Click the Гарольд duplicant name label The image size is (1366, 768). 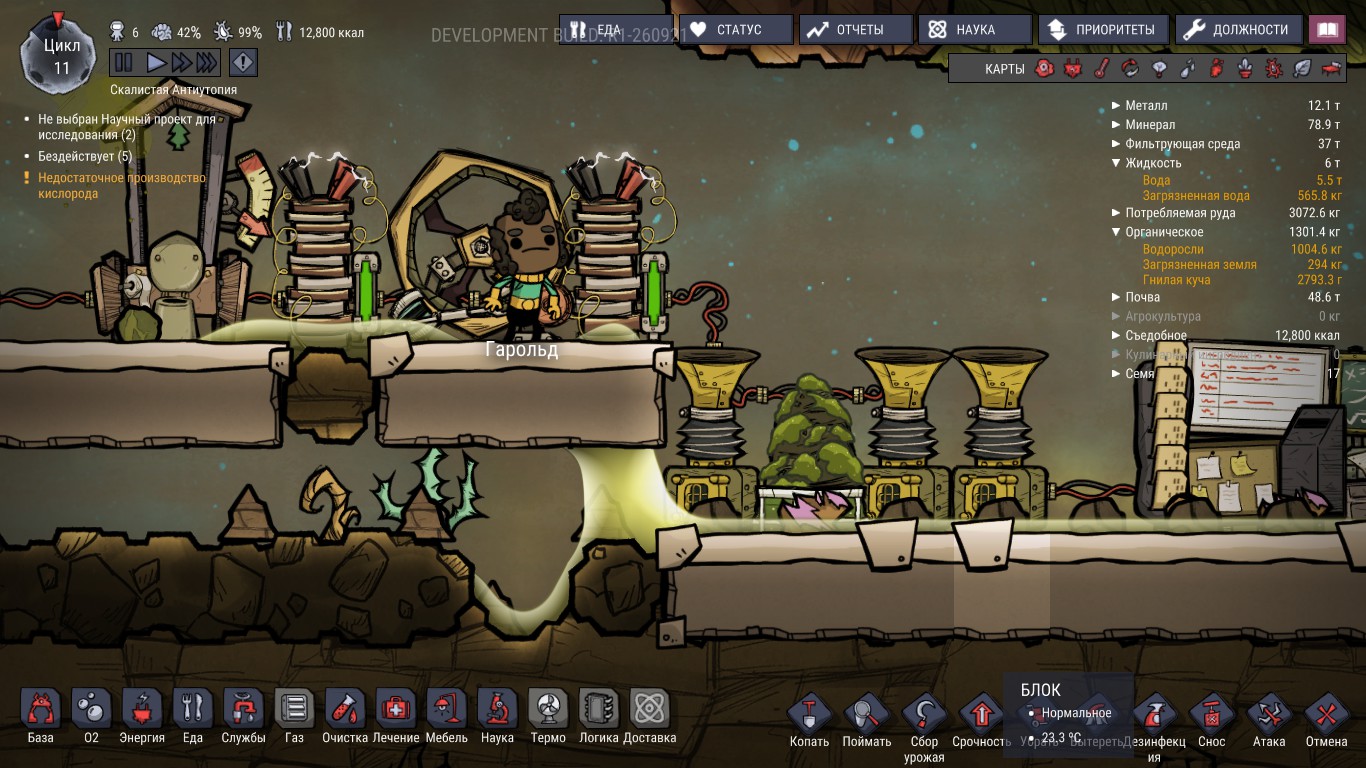coord(520,349)
